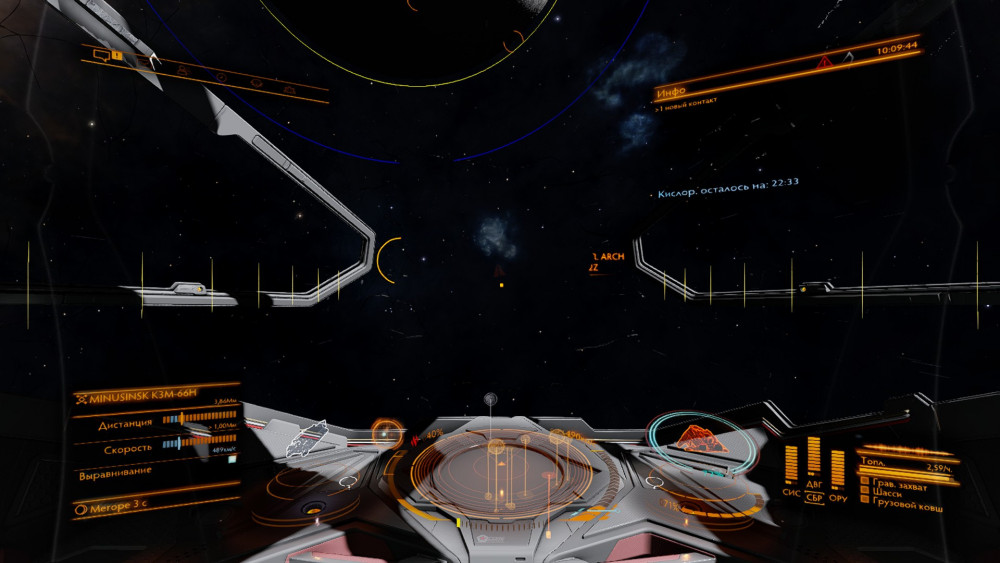The height and width of the screenshot is (563, 1000).
Task: Toggle the Грузовой ковш cargo scoop
Action: pyautogui.click(x=906, y=505)
